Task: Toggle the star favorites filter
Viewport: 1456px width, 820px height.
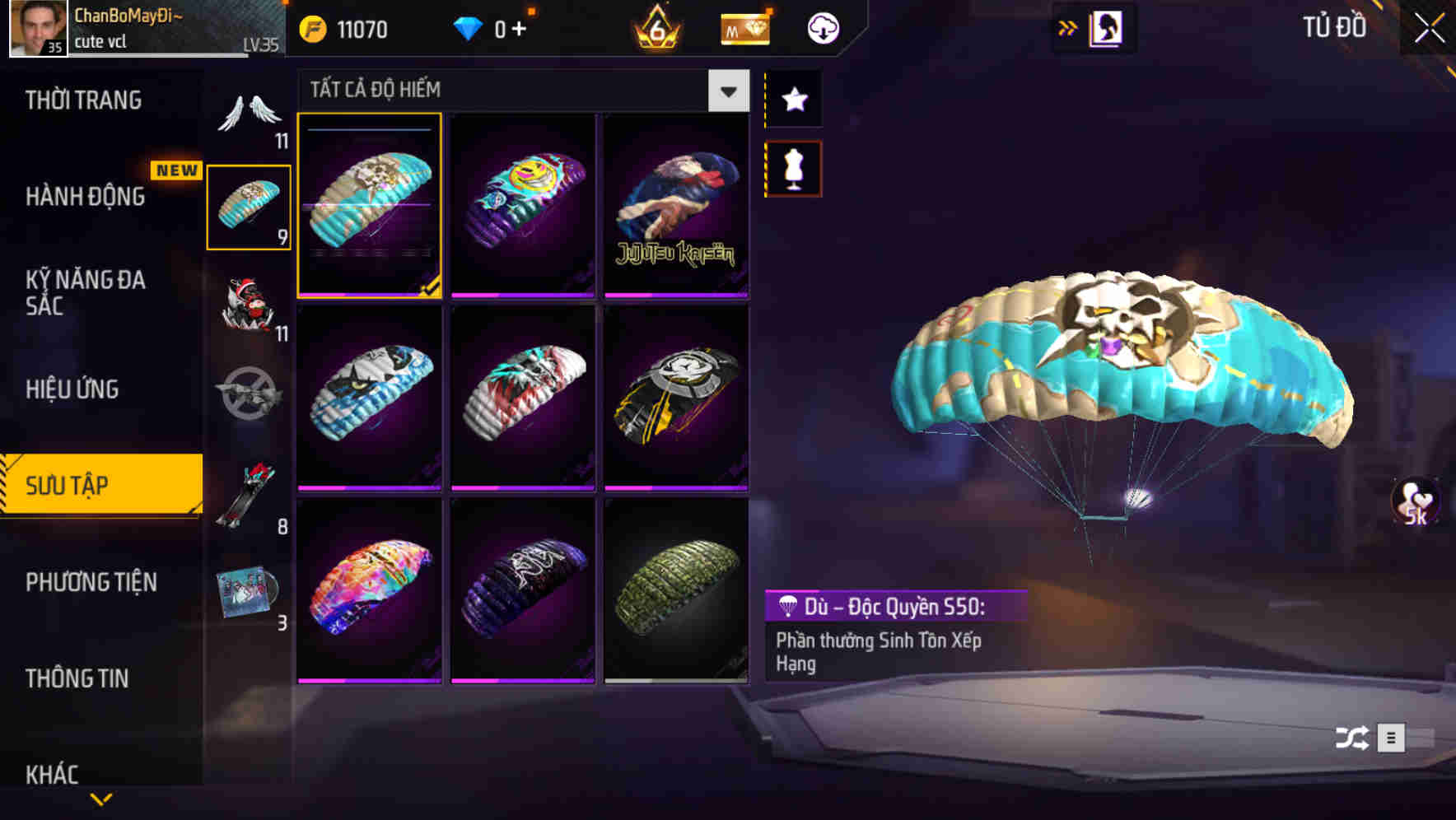Action: tap(793, 100)
